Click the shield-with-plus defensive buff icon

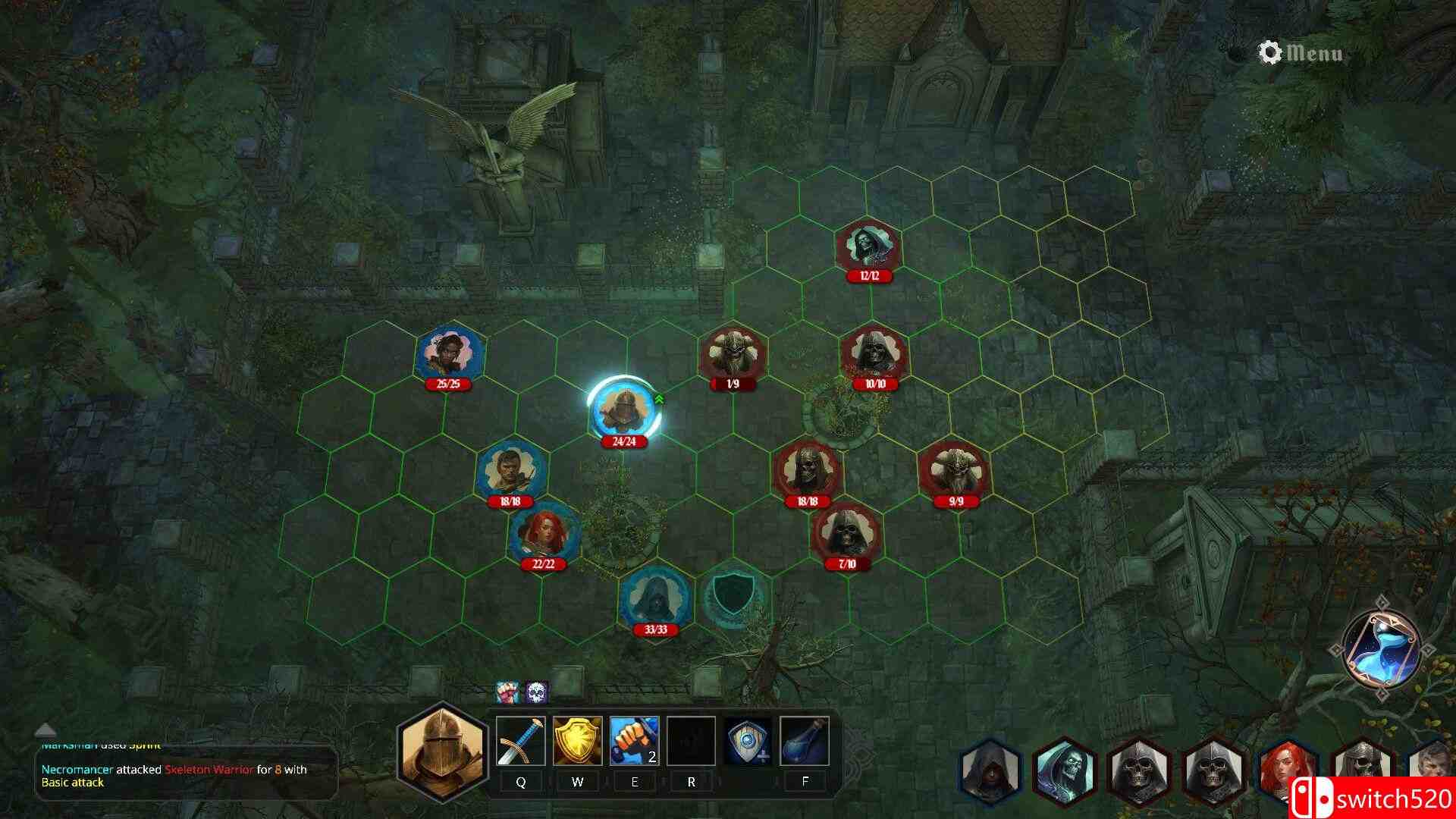748,742
